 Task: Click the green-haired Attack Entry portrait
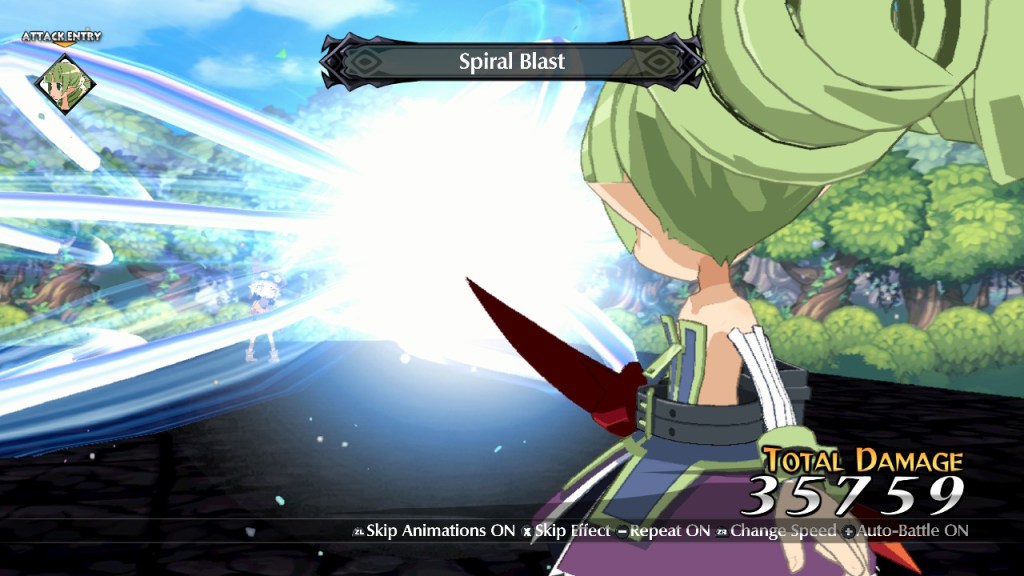(62, 81)
